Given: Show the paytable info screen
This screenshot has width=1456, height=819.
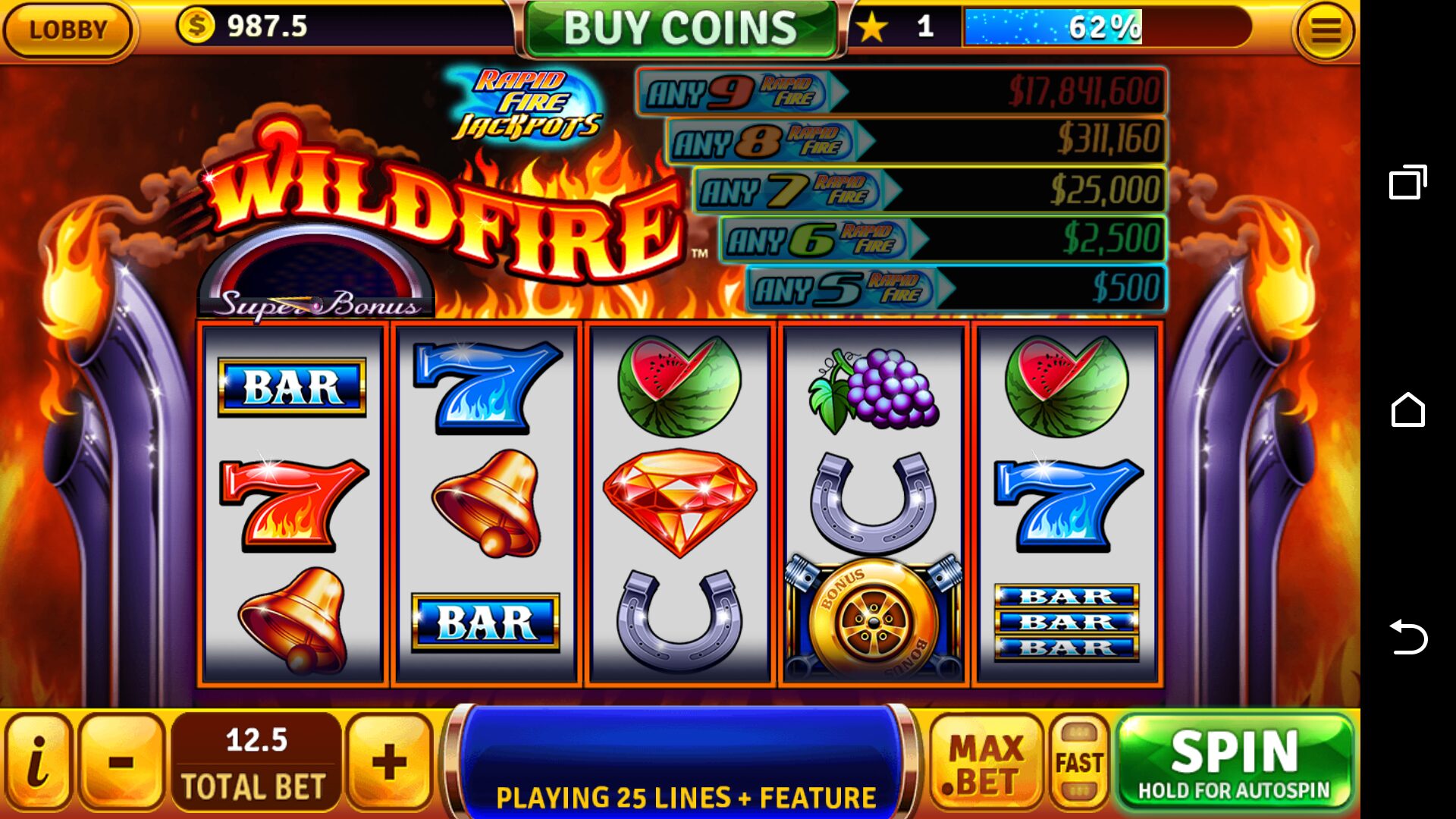Looking at the screenshot, I should click(x=37, y=762).
